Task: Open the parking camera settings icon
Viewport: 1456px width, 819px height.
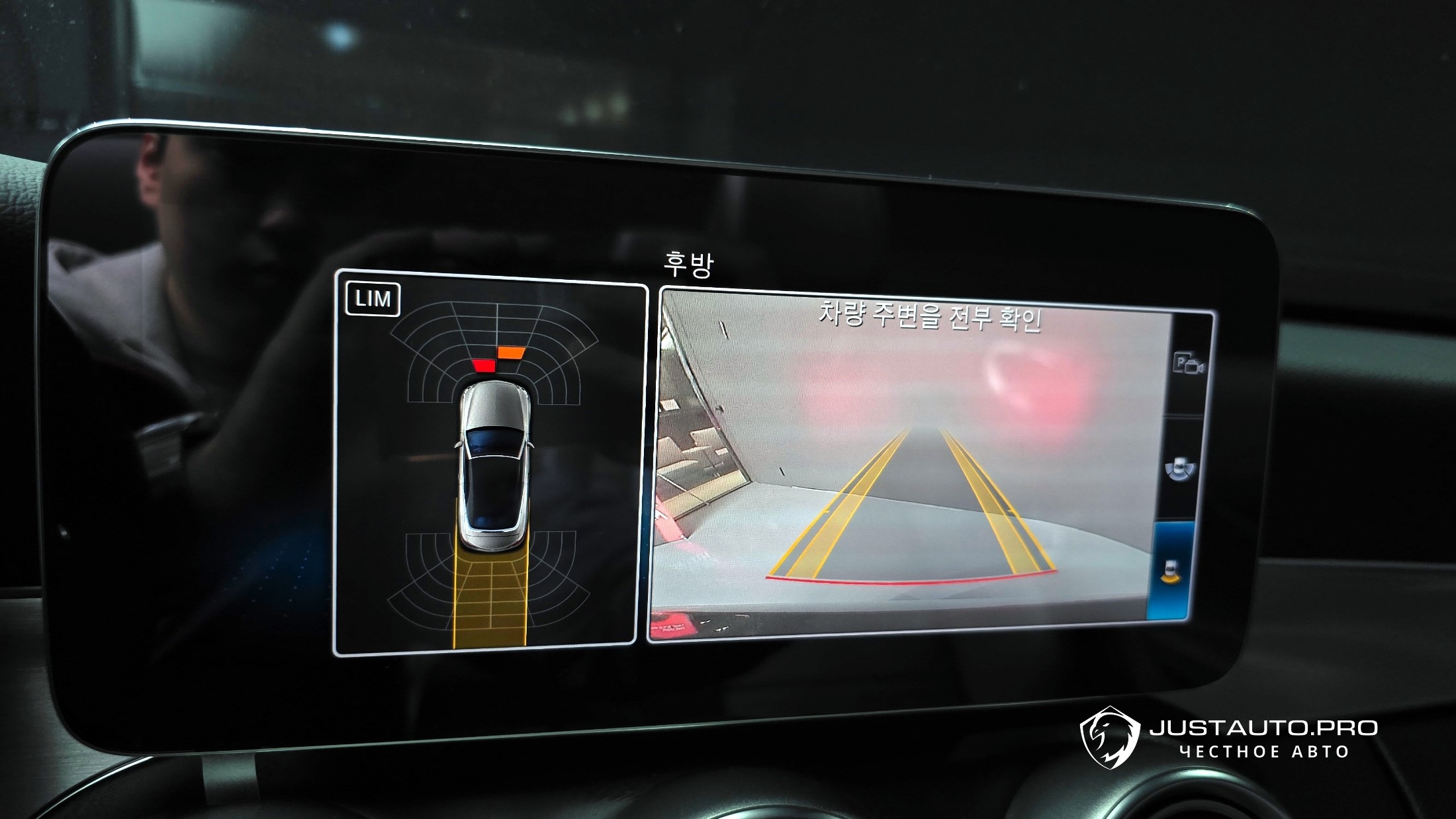Action: (x=1188, y=365)
